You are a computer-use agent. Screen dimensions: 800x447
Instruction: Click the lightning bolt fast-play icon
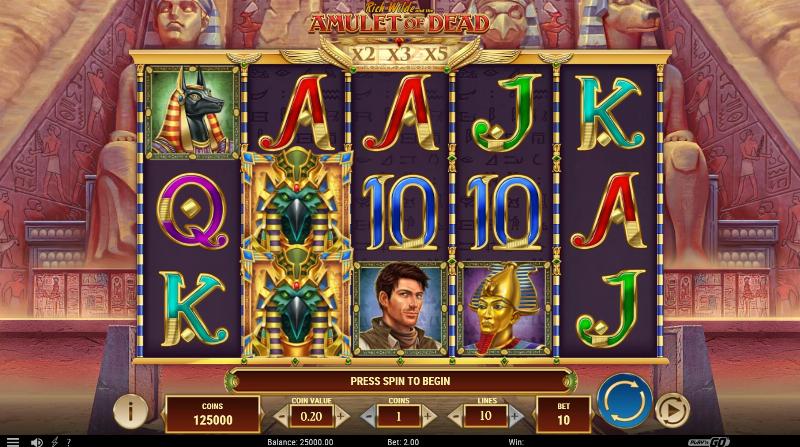[53, 441]
